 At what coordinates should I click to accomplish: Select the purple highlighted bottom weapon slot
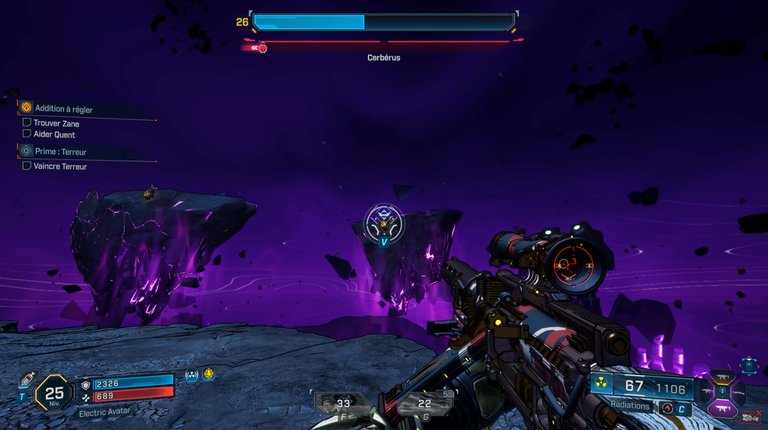(722, 407)
